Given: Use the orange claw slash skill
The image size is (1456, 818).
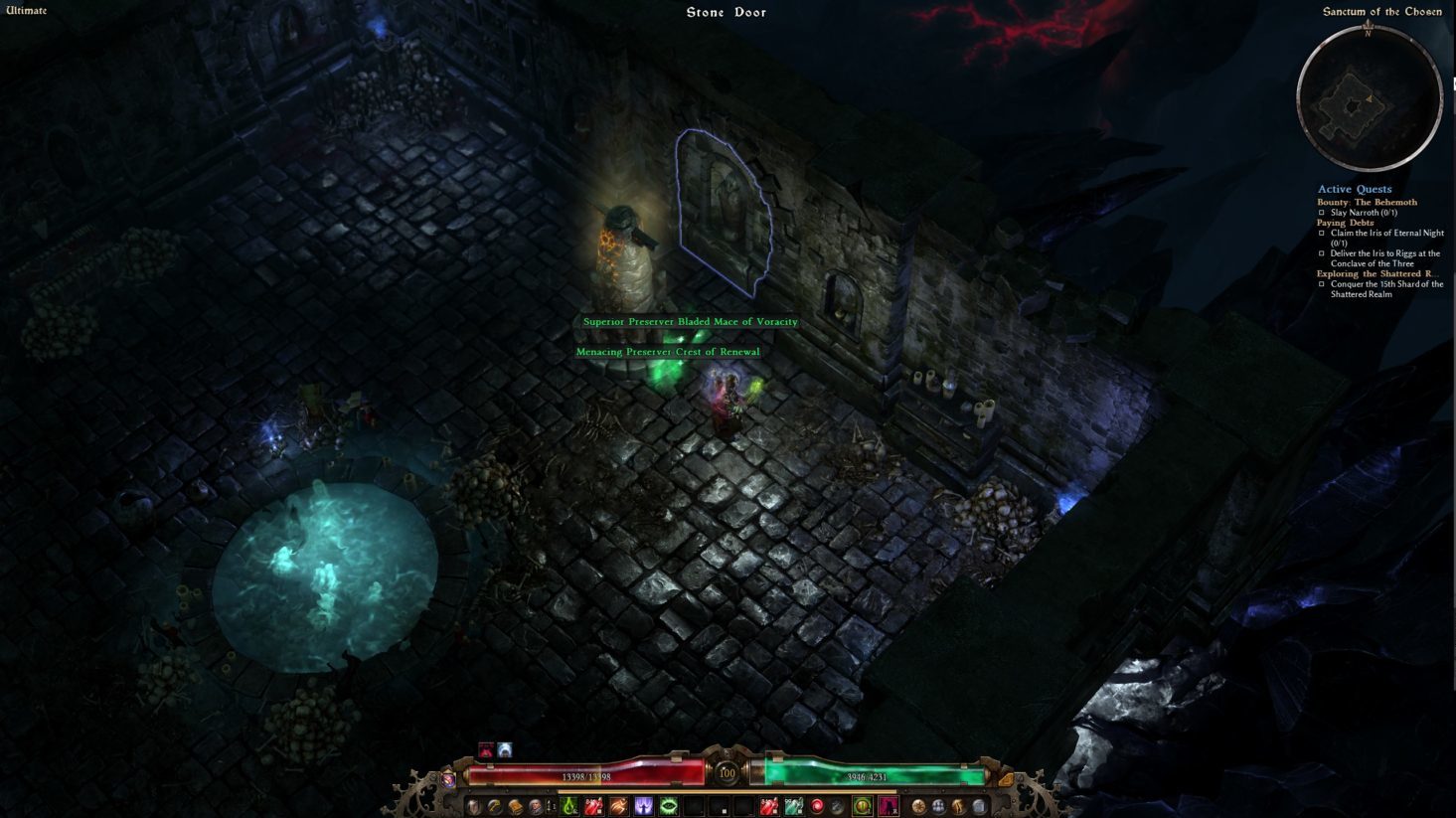Looking at the screenshot, I should click(x=618, y=806).
